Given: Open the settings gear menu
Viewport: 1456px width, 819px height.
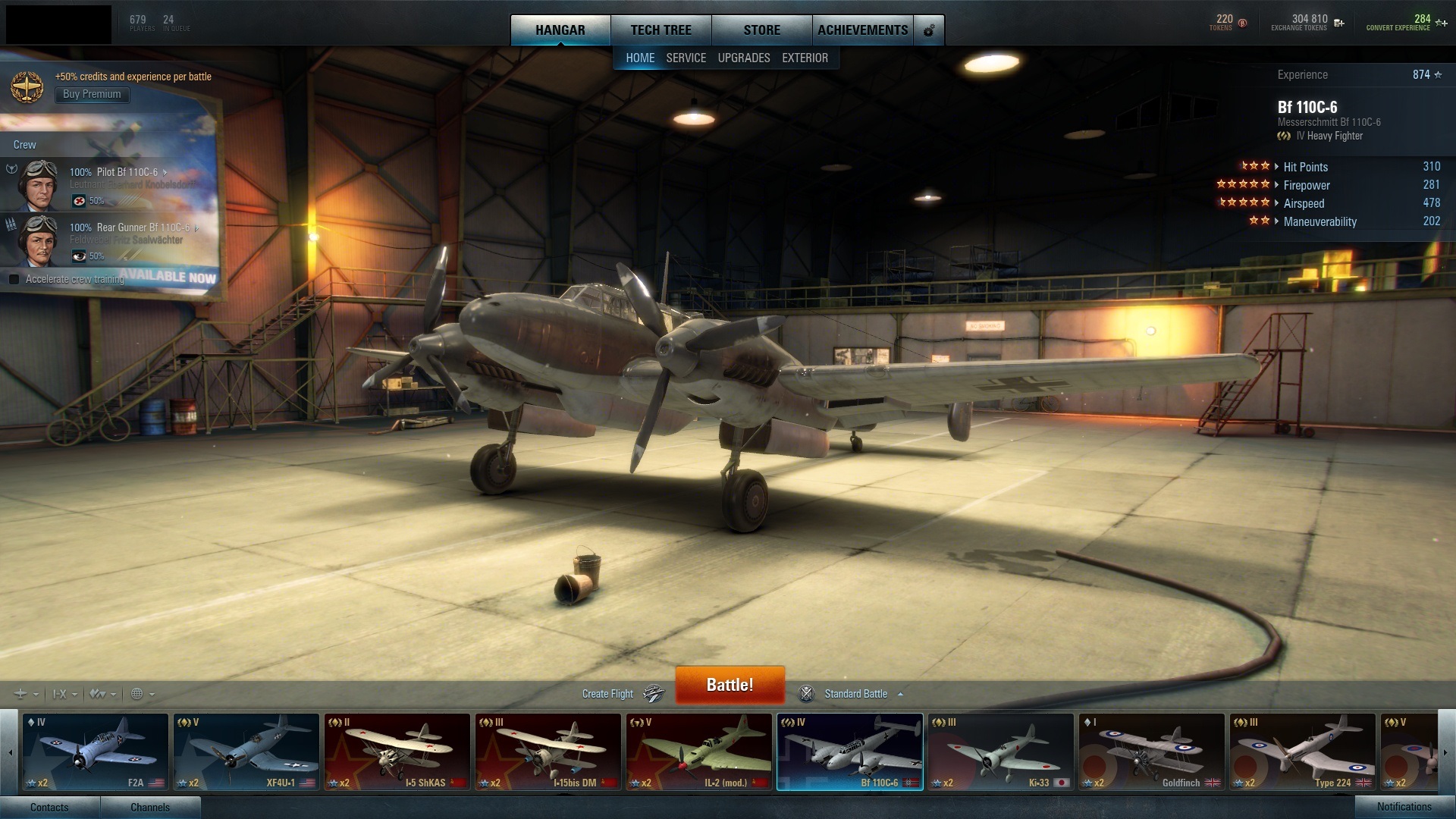Looking at the screenshot, I should (x=929, y=30).
